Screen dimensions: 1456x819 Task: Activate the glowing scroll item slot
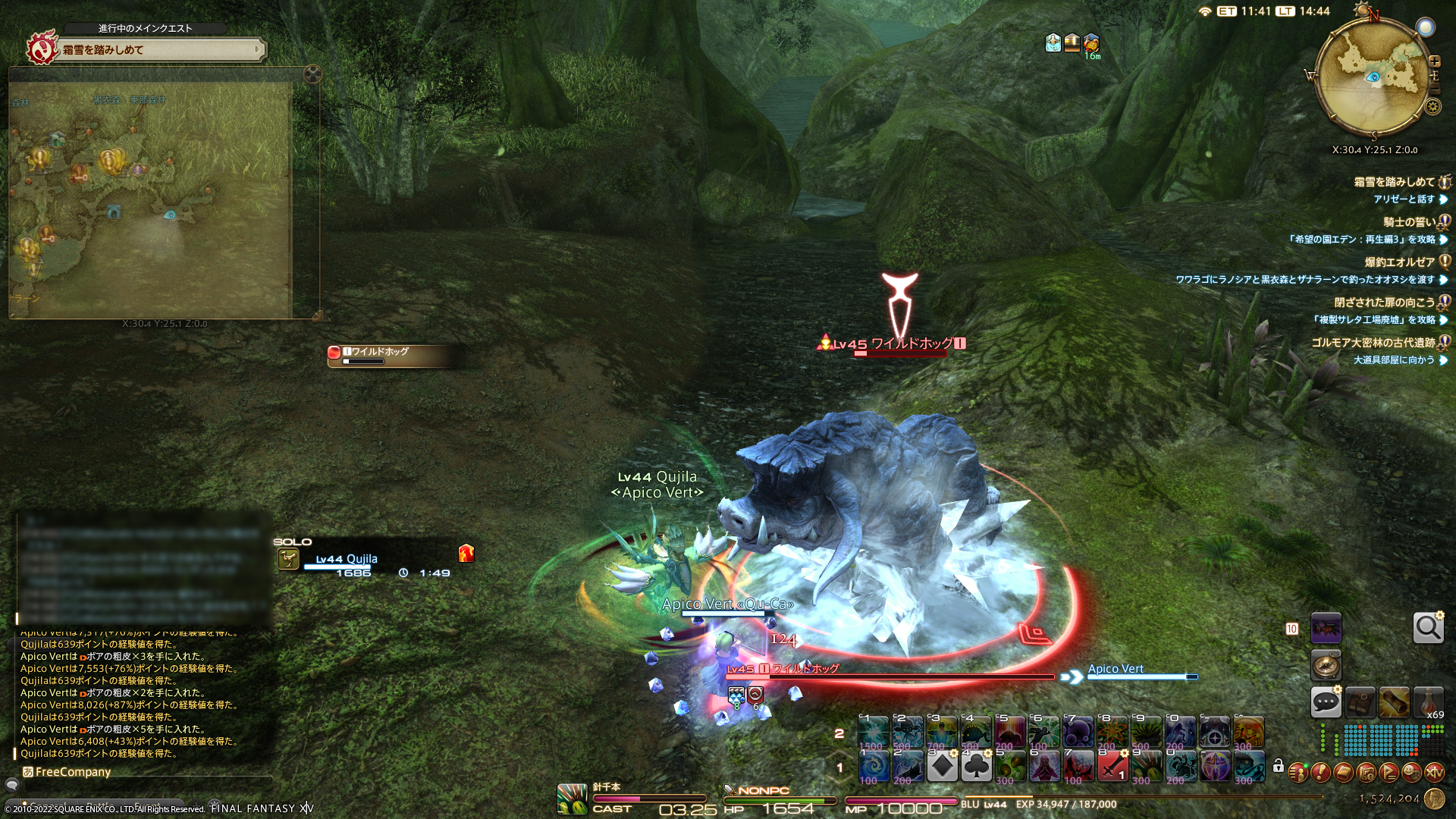[1395, 702]
